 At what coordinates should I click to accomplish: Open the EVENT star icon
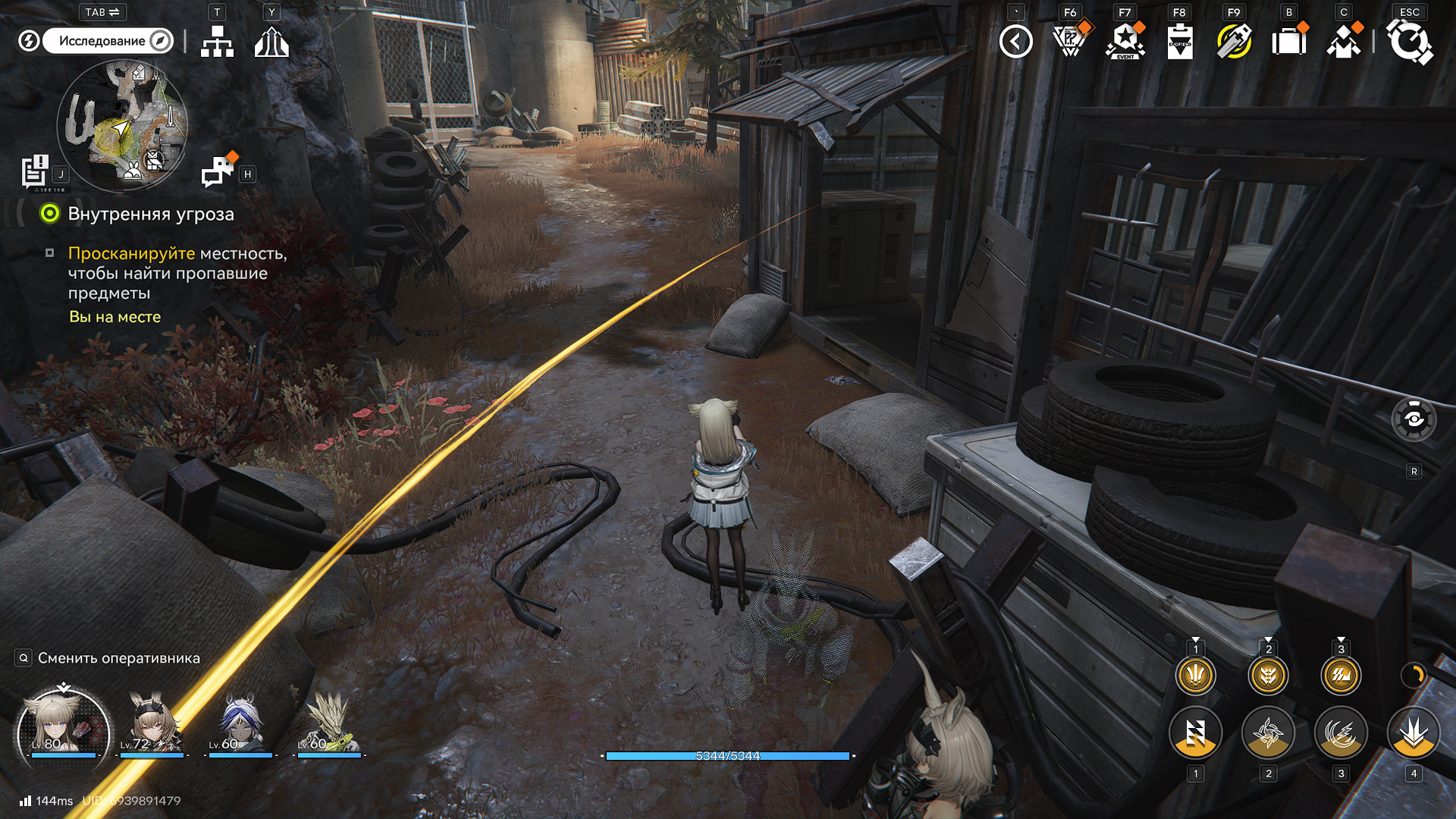pyautogui.click(x=1125, y=41)
